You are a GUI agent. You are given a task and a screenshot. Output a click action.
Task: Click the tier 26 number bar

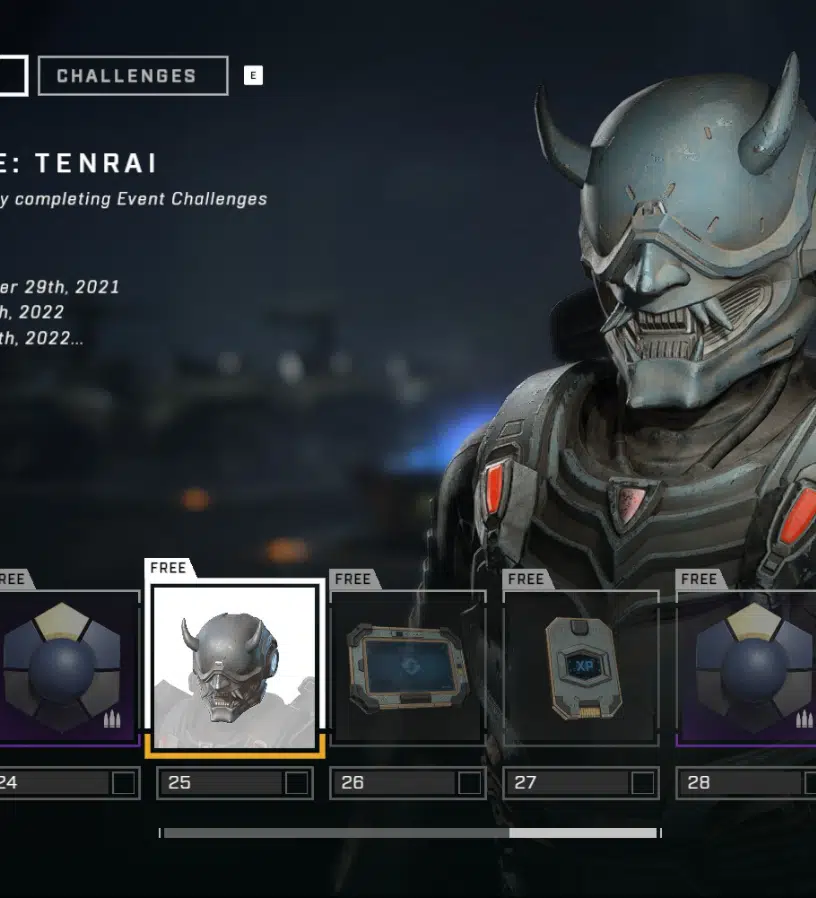coord(408,783)
